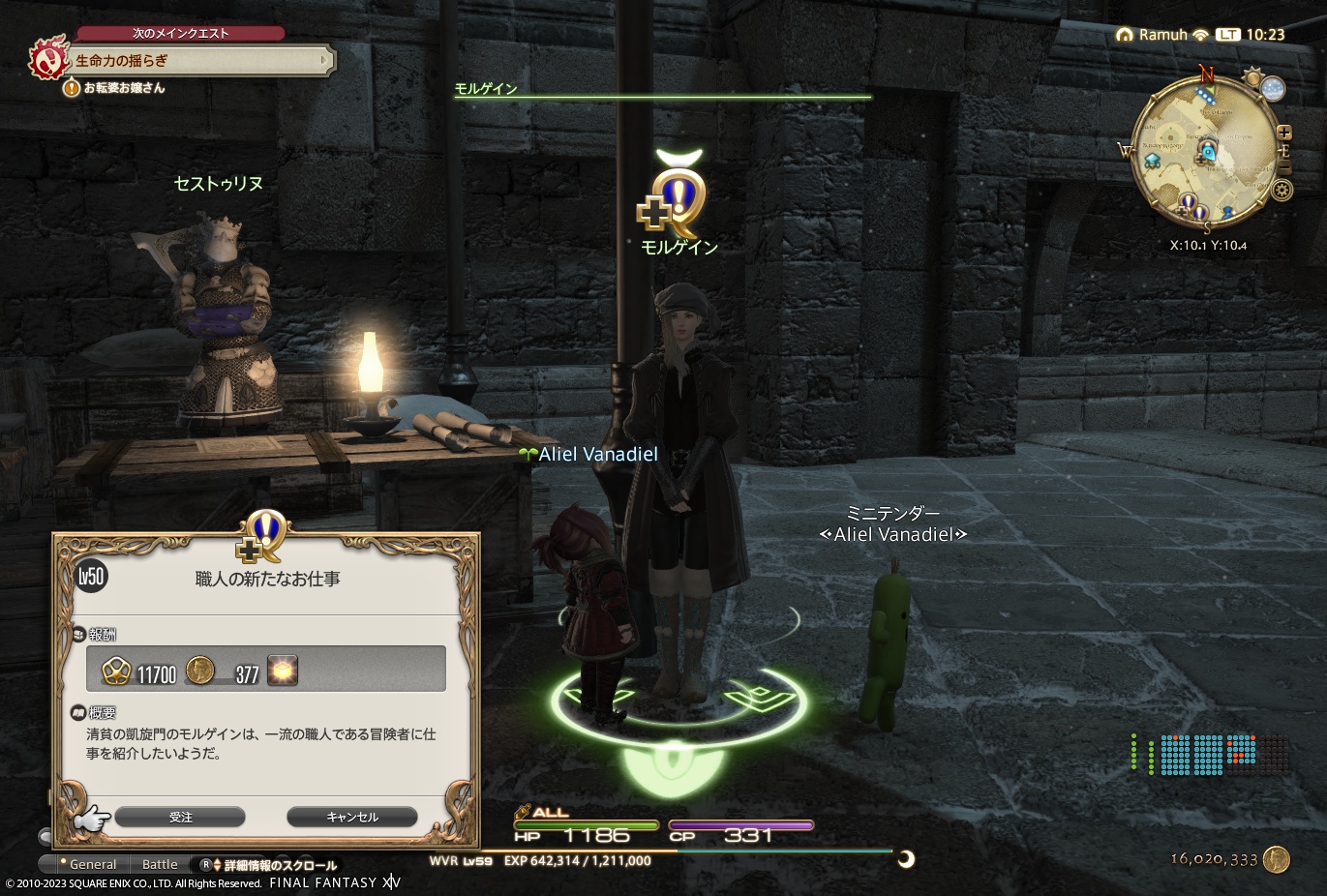The height and width of the screenshot is (896, 1327).
Task: Click the crescent moon toggle near the EXP bar
Action: click(905, 856)
